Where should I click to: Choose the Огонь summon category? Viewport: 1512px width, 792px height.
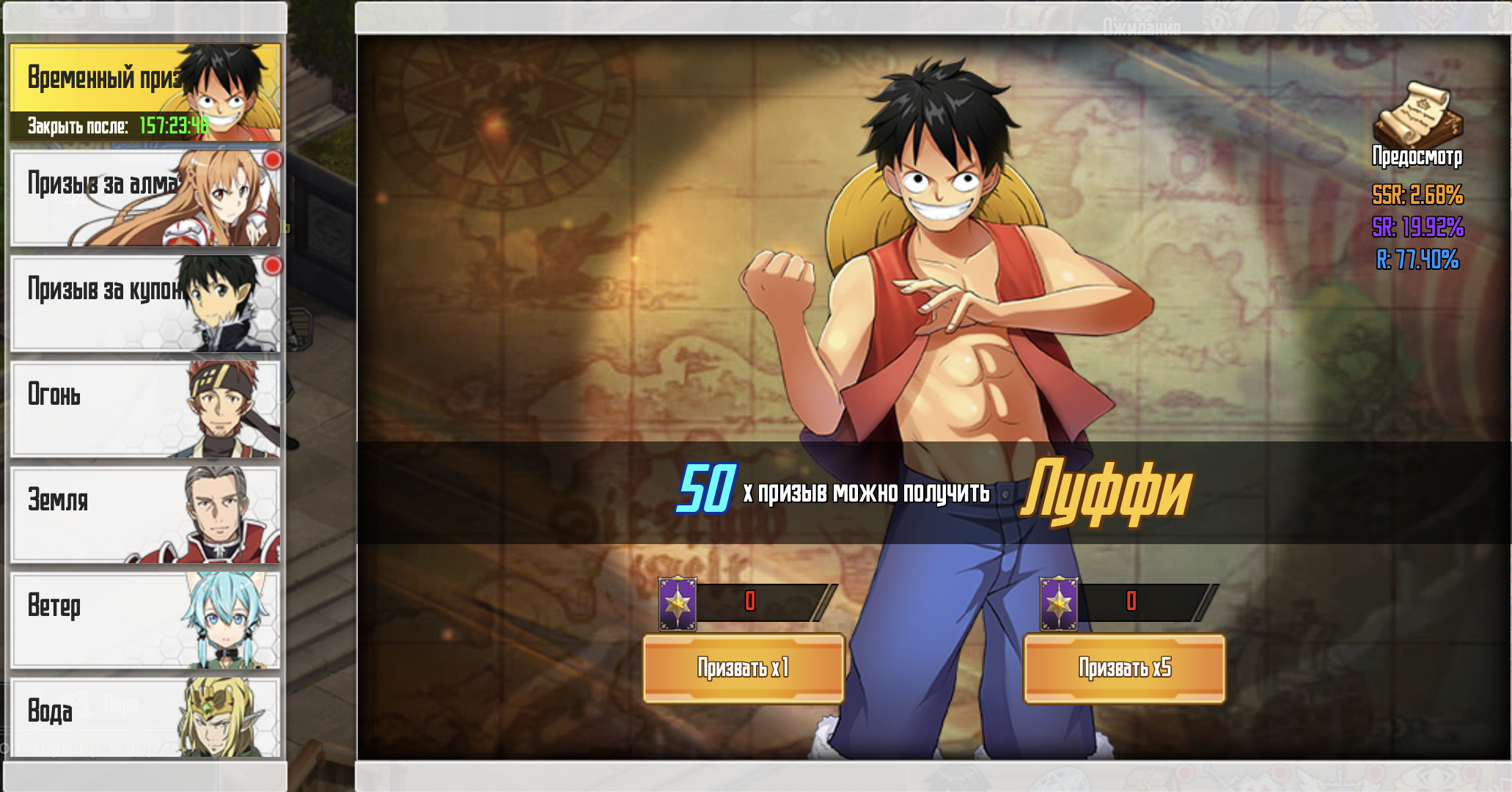(145, 409)
